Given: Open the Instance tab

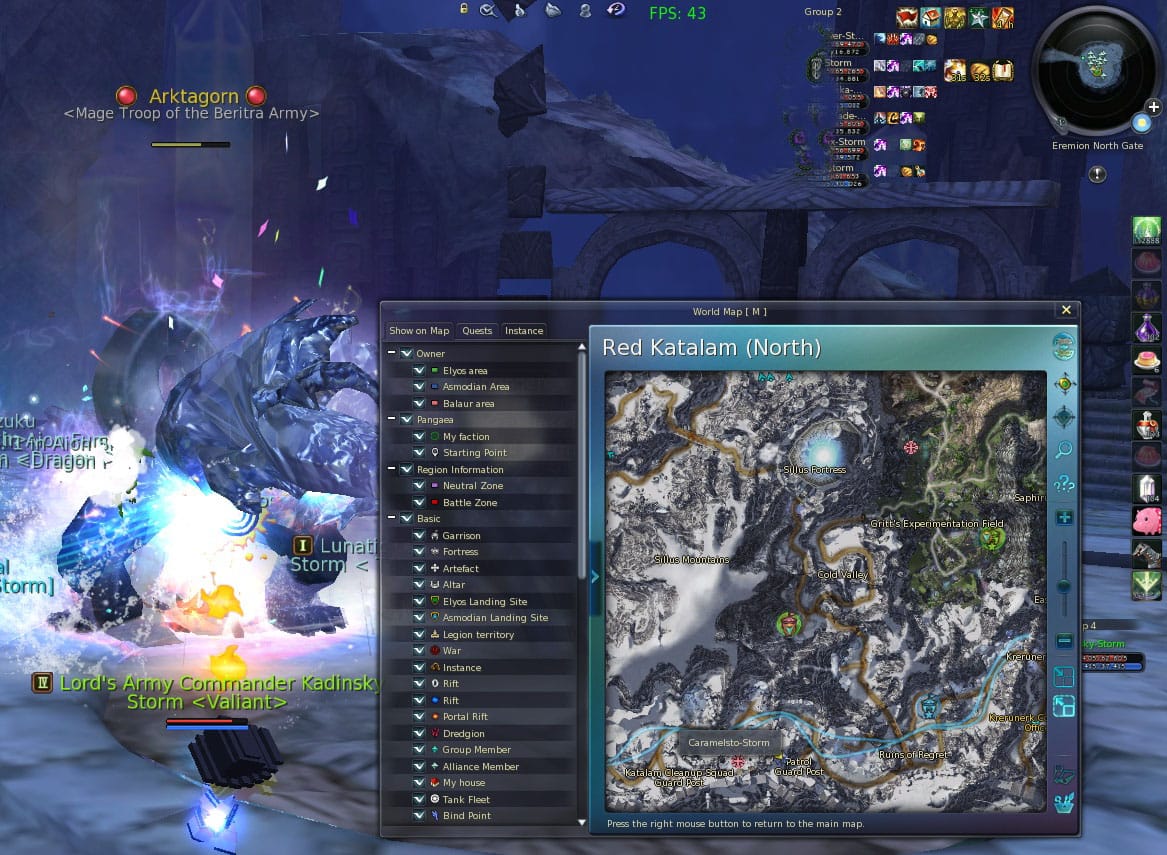Looking at the screenshot, I should (x=524, y=331).
